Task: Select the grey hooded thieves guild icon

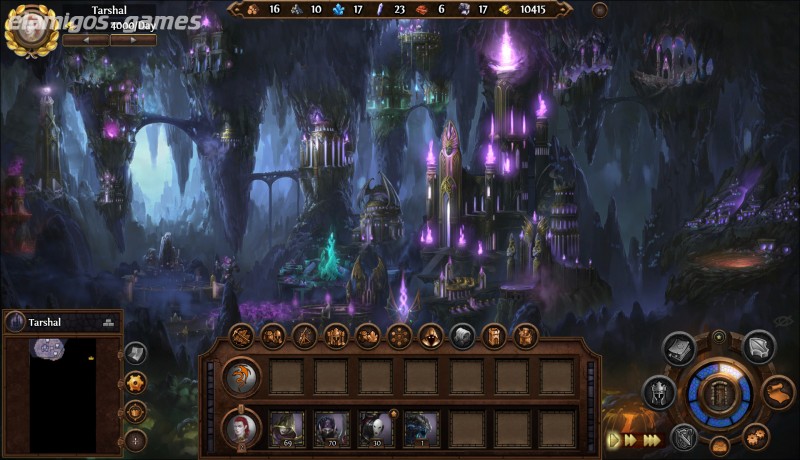Action: tap(462, 336)
